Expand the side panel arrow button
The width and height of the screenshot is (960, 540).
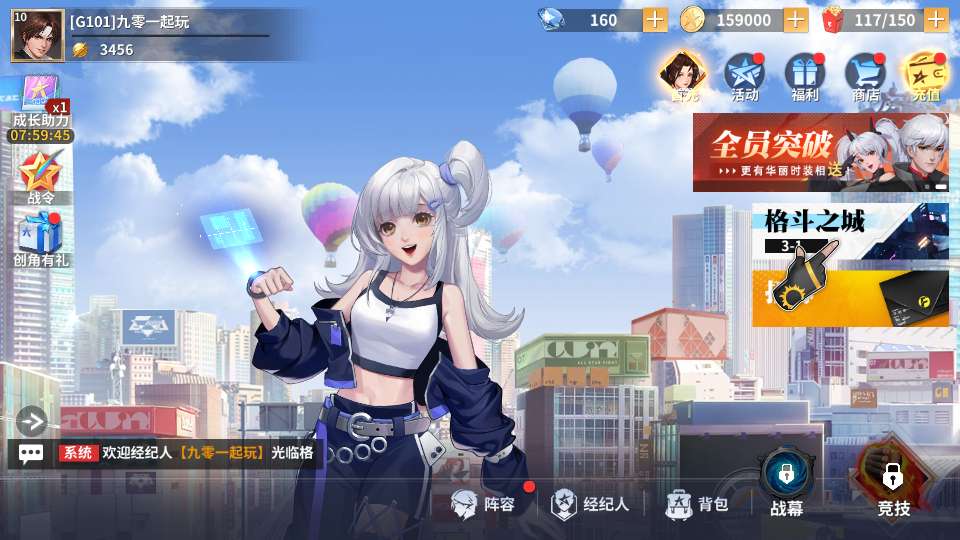(31, 421)
